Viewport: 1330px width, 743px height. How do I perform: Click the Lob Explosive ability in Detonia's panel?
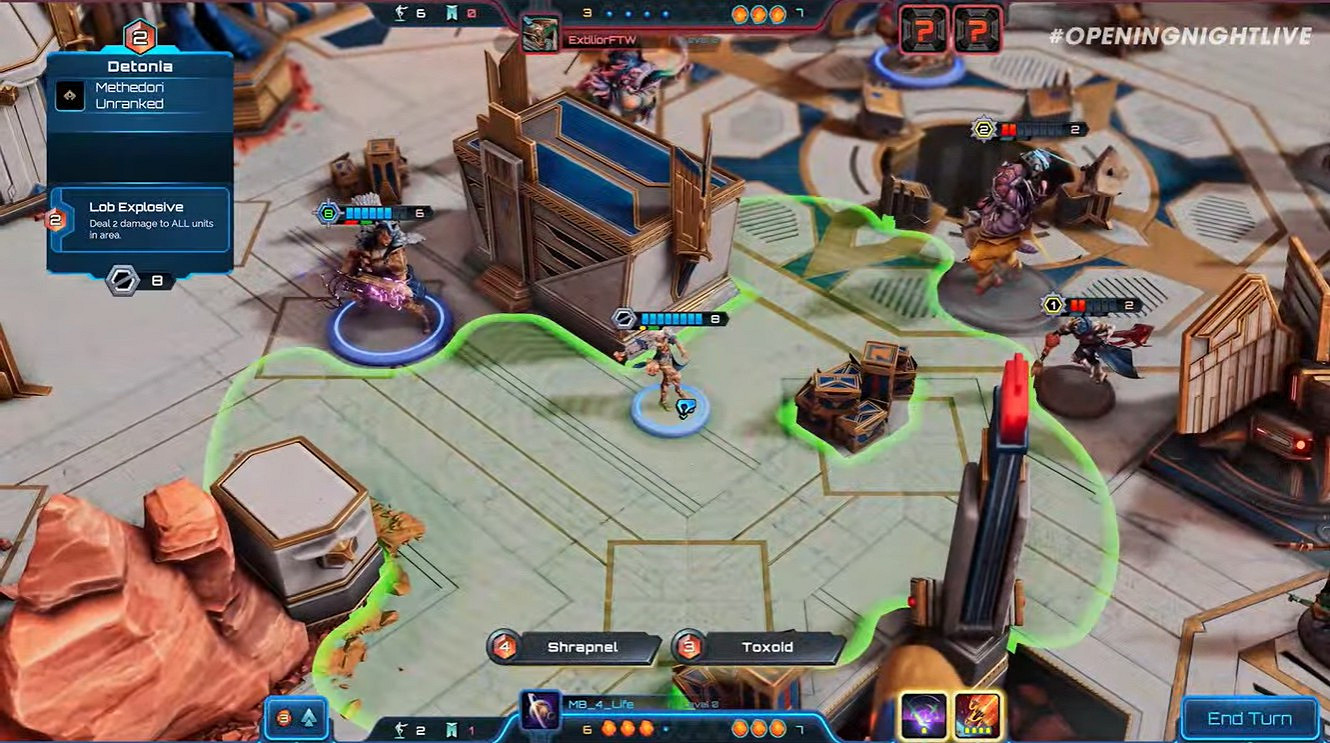pos(140,220)
